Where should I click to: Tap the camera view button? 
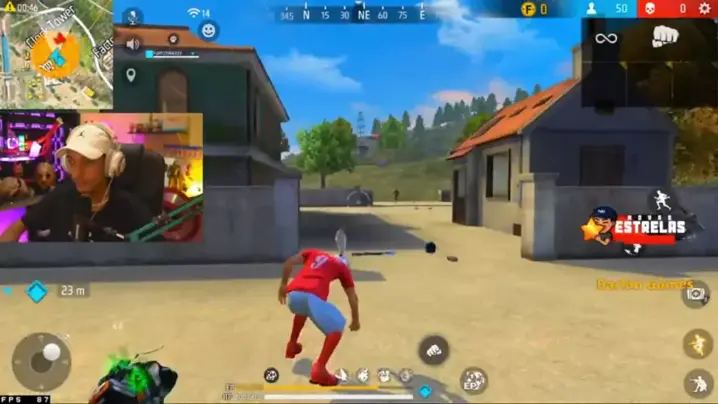tap(696, 293)
